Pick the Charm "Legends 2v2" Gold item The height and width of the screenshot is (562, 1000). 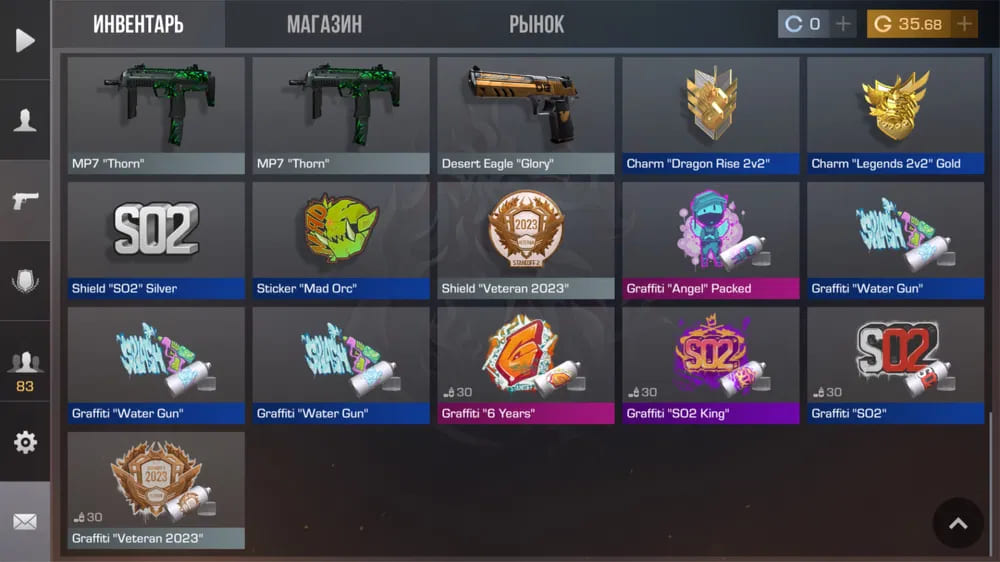895,115
